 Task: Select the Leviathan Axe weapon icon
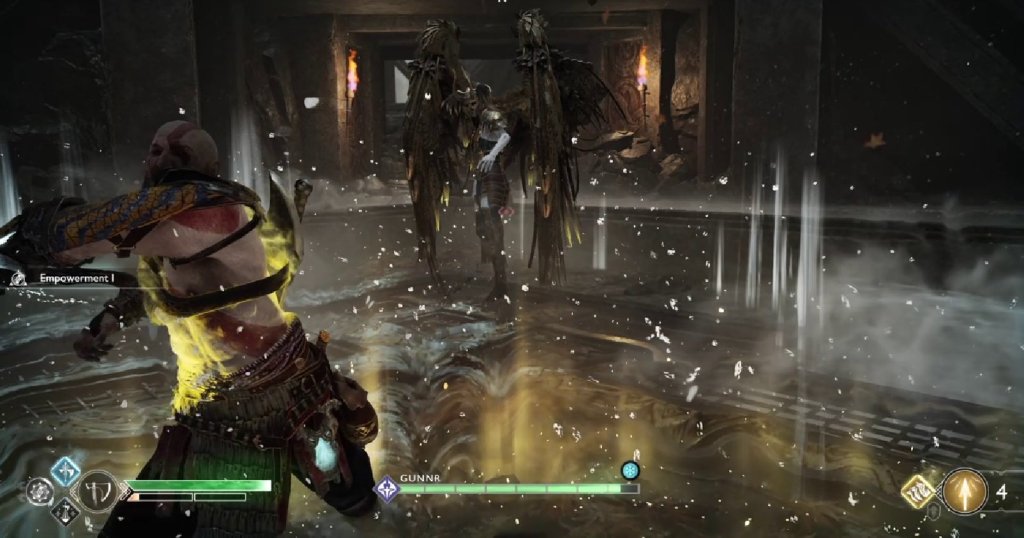tap(99, 491)
